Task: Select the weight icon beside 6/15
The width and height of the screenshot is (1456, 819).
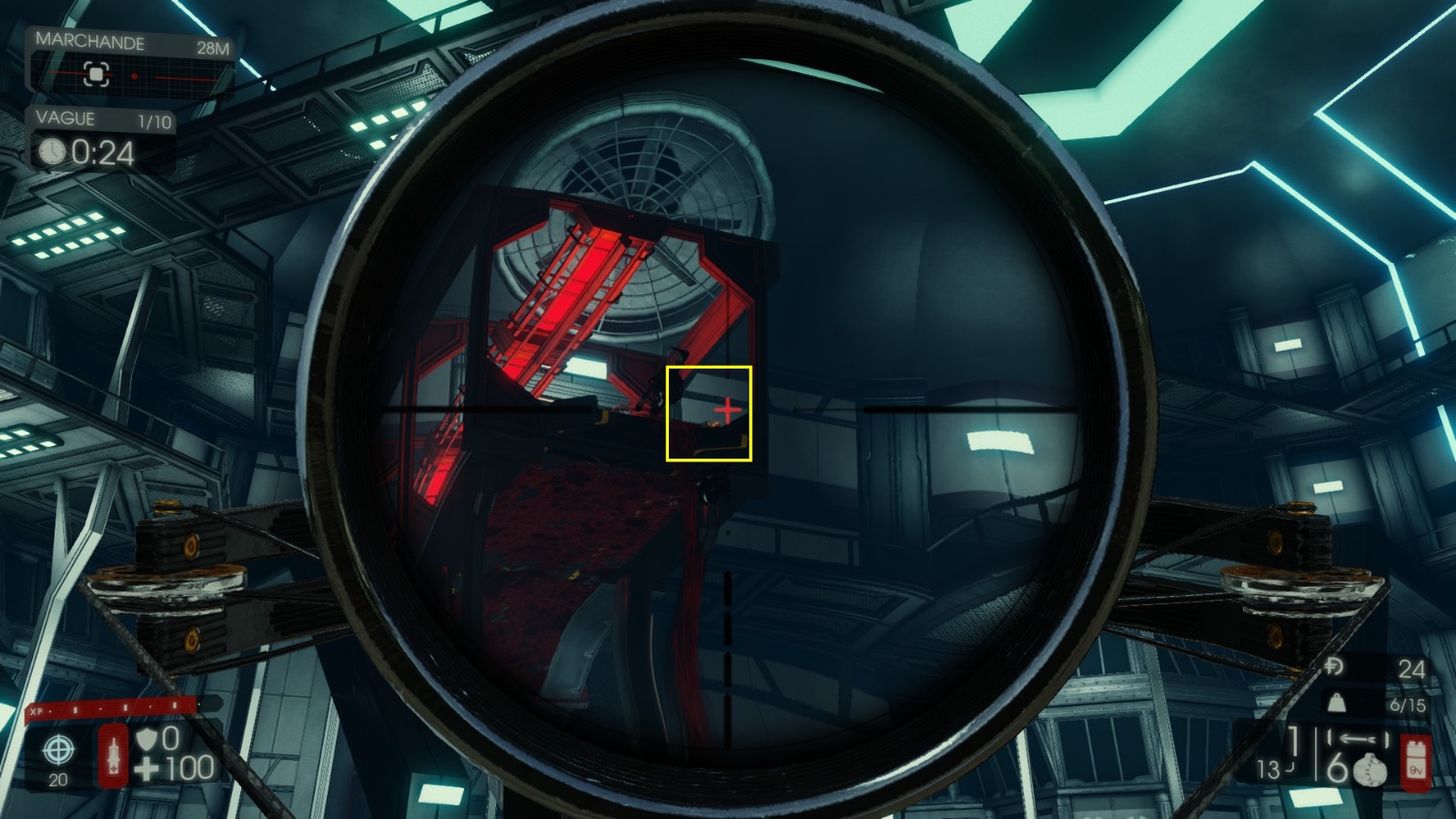Action: coord(1336,703)
